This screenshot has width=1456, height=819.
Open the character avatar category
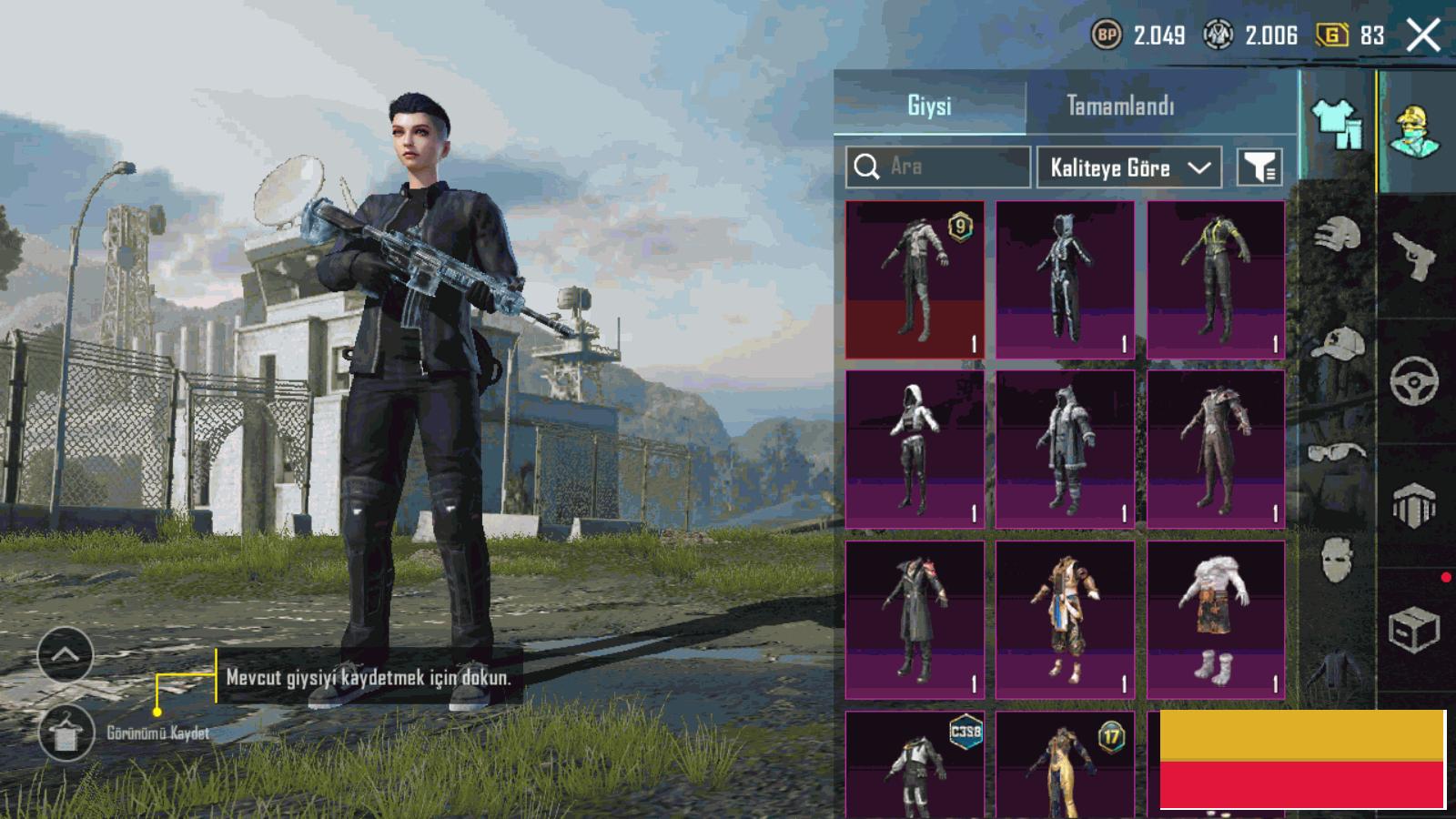pos(1415,132)
